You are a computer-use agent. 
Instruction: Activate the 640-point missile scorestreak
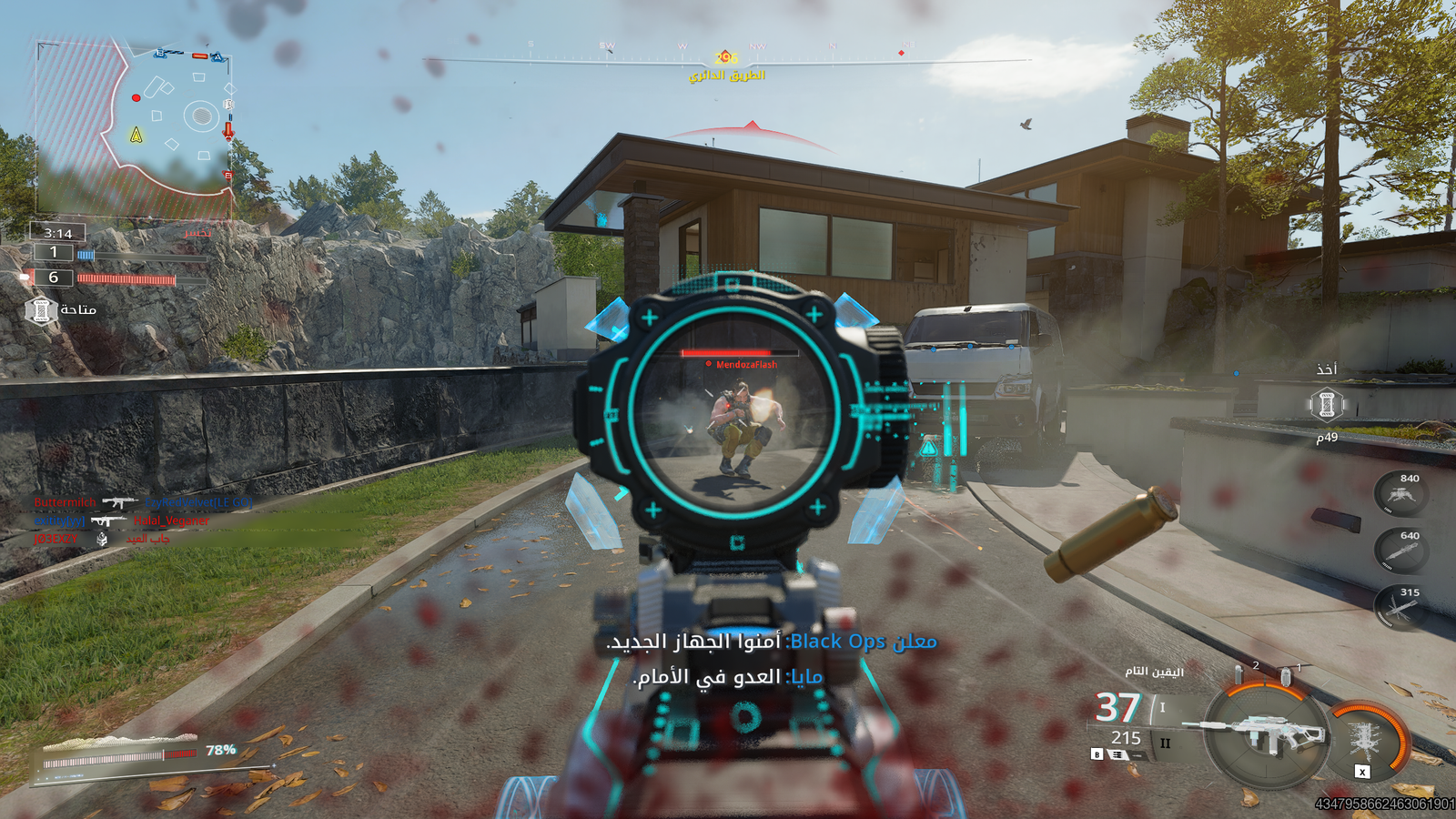tap(1400, 551)
